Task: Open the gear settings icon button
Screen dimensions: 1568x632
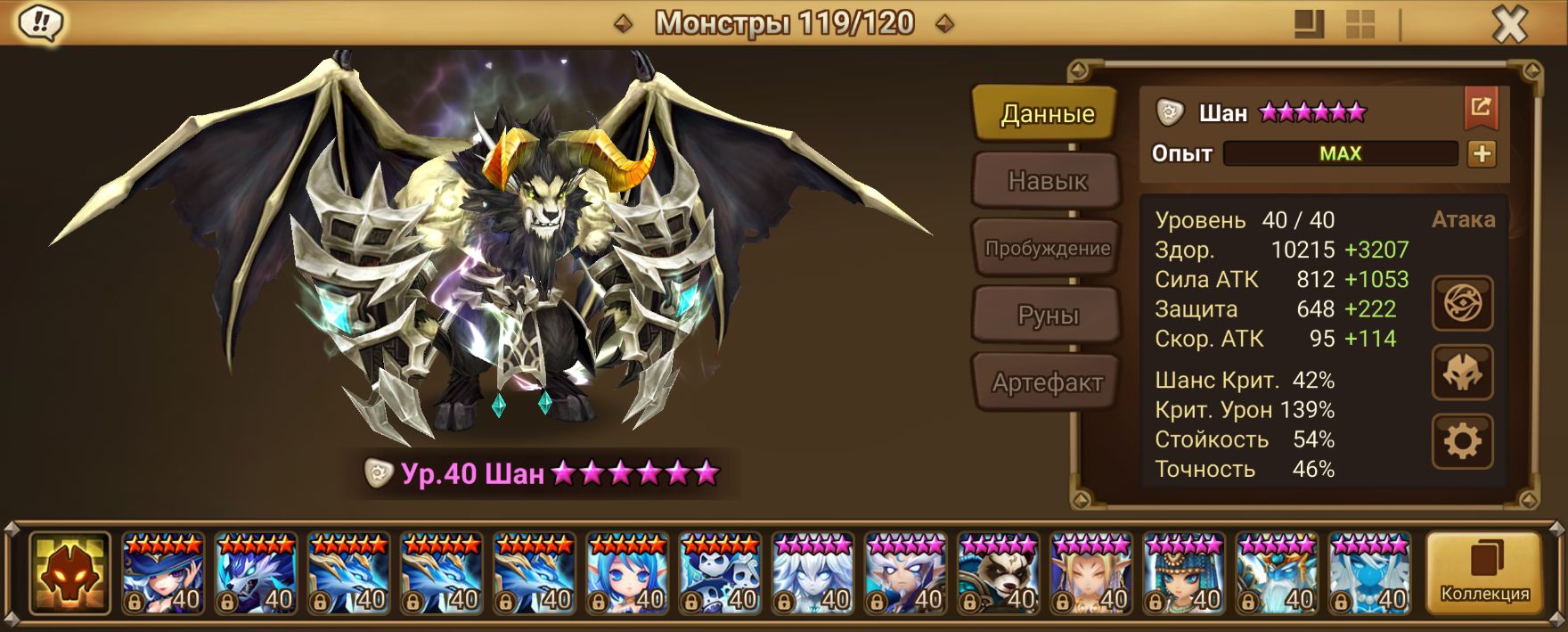Action: 1462,440
